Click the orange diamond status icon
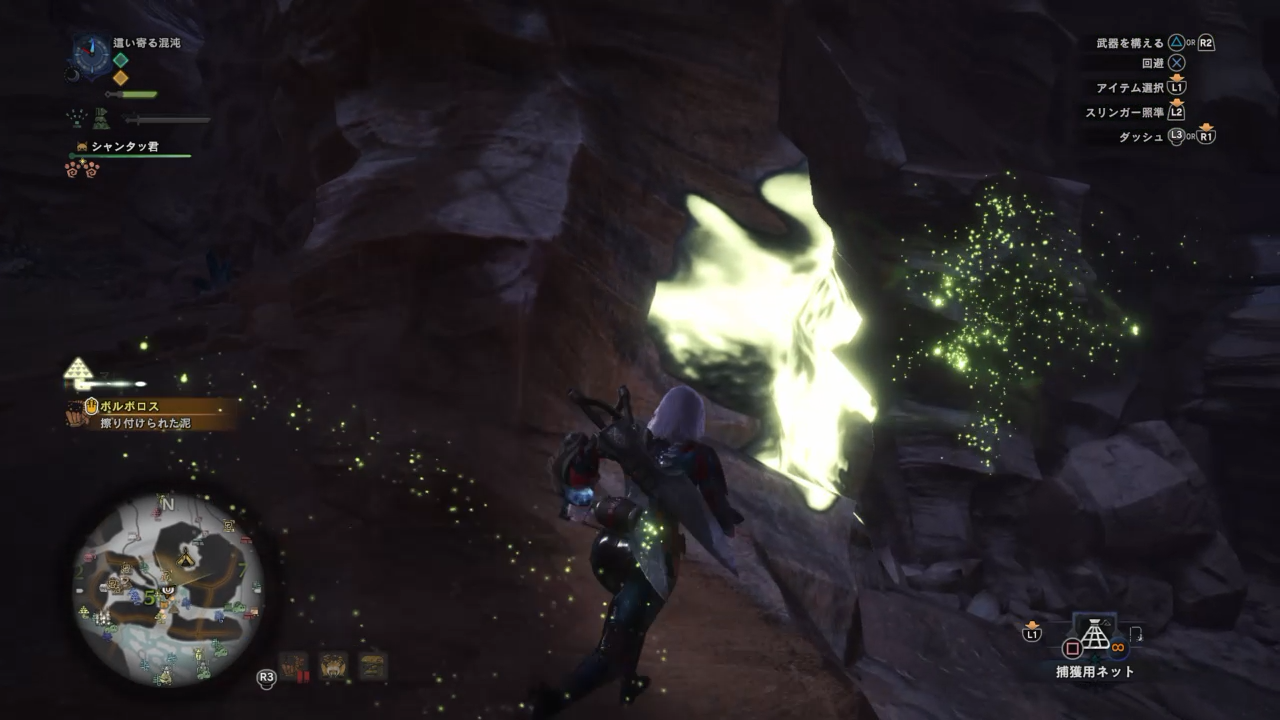 pyautogui.click(x=120, y=78)
